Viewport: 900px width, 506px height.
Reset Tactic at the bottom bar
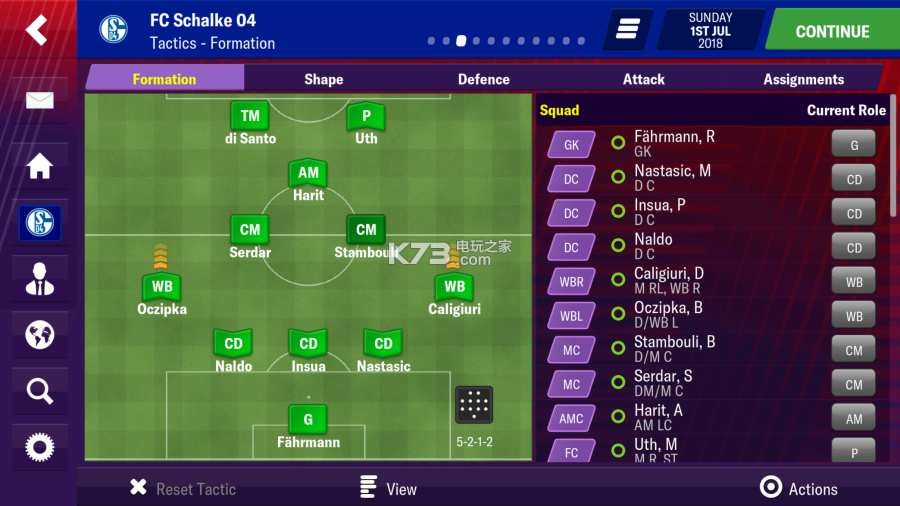[x=183, y=488]
